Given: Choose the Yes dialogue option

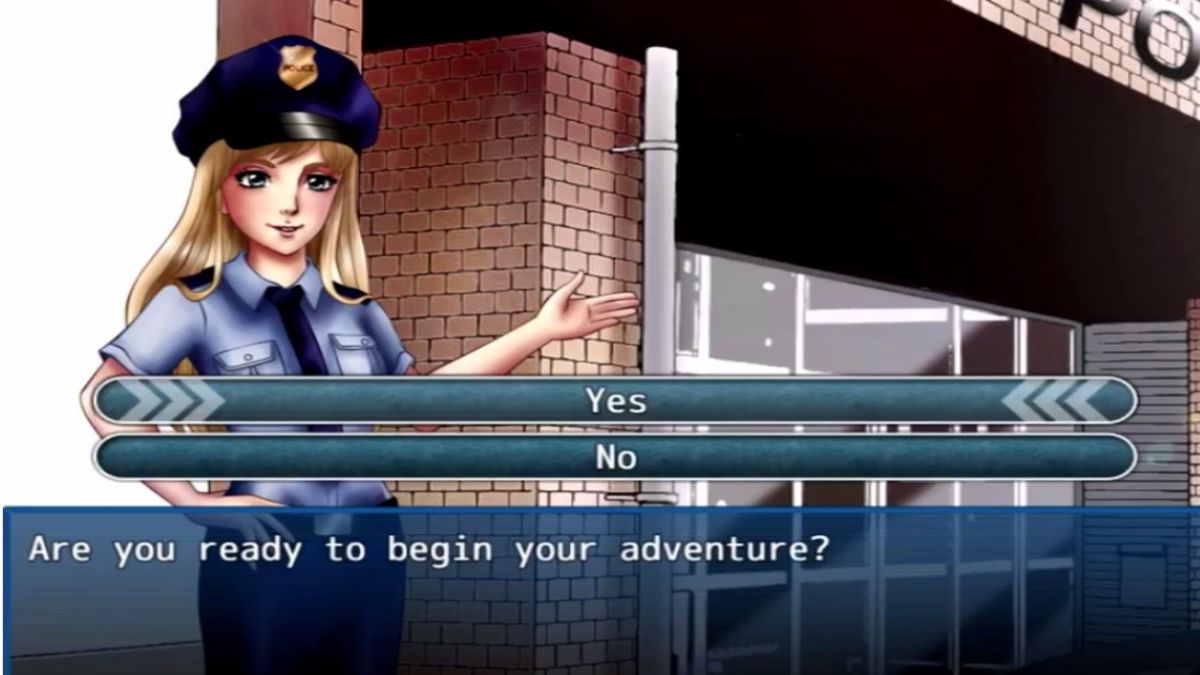Looking at the screenshot, I should tap(615, 401).
